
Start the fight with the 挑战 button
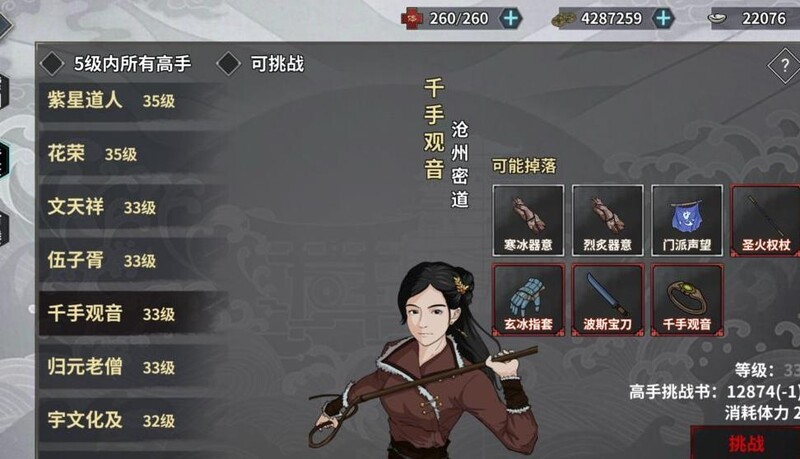click(x=746, y=442)
